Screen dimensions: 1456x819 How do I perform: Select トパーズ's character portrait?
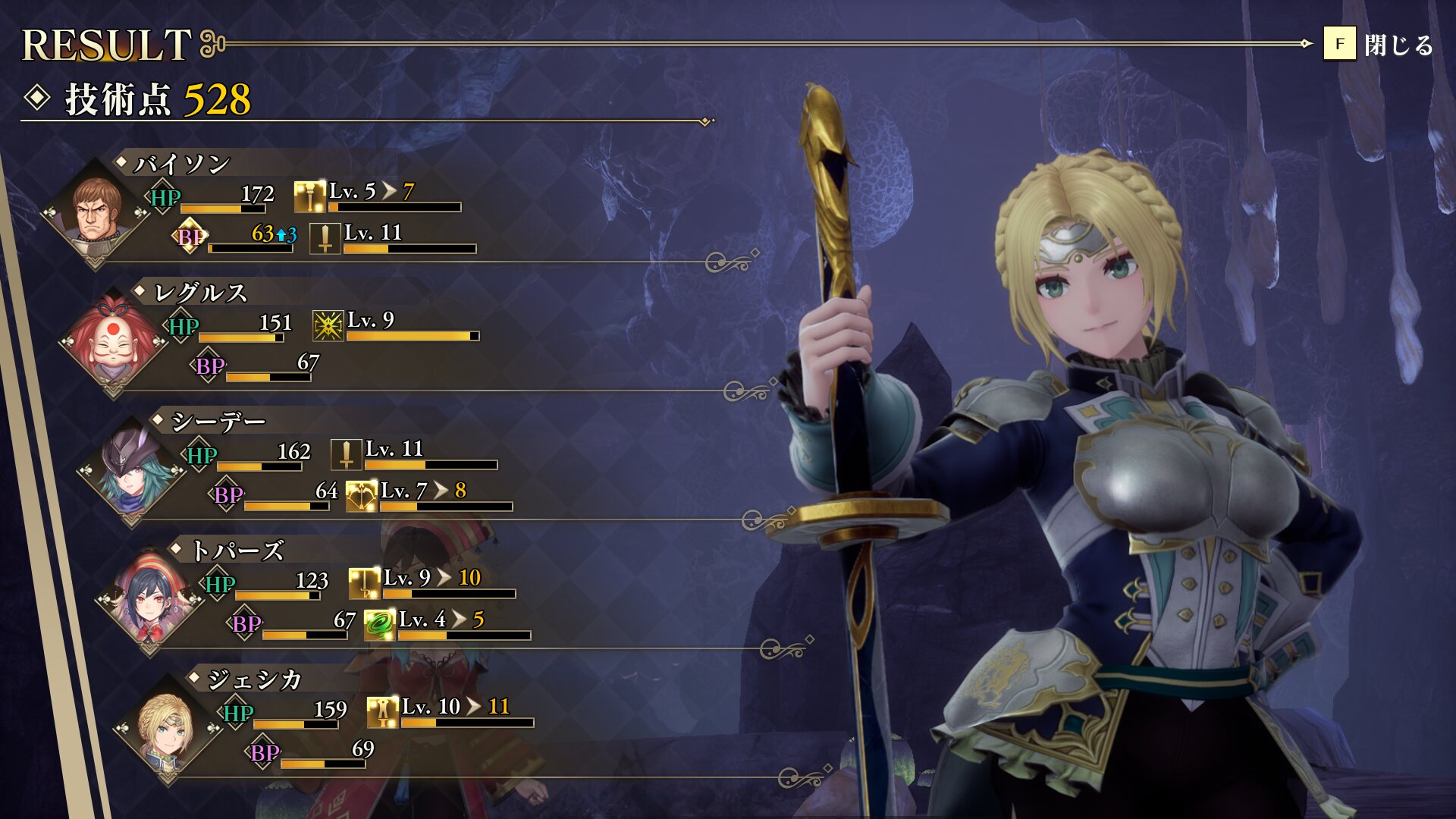click(150, 597)
